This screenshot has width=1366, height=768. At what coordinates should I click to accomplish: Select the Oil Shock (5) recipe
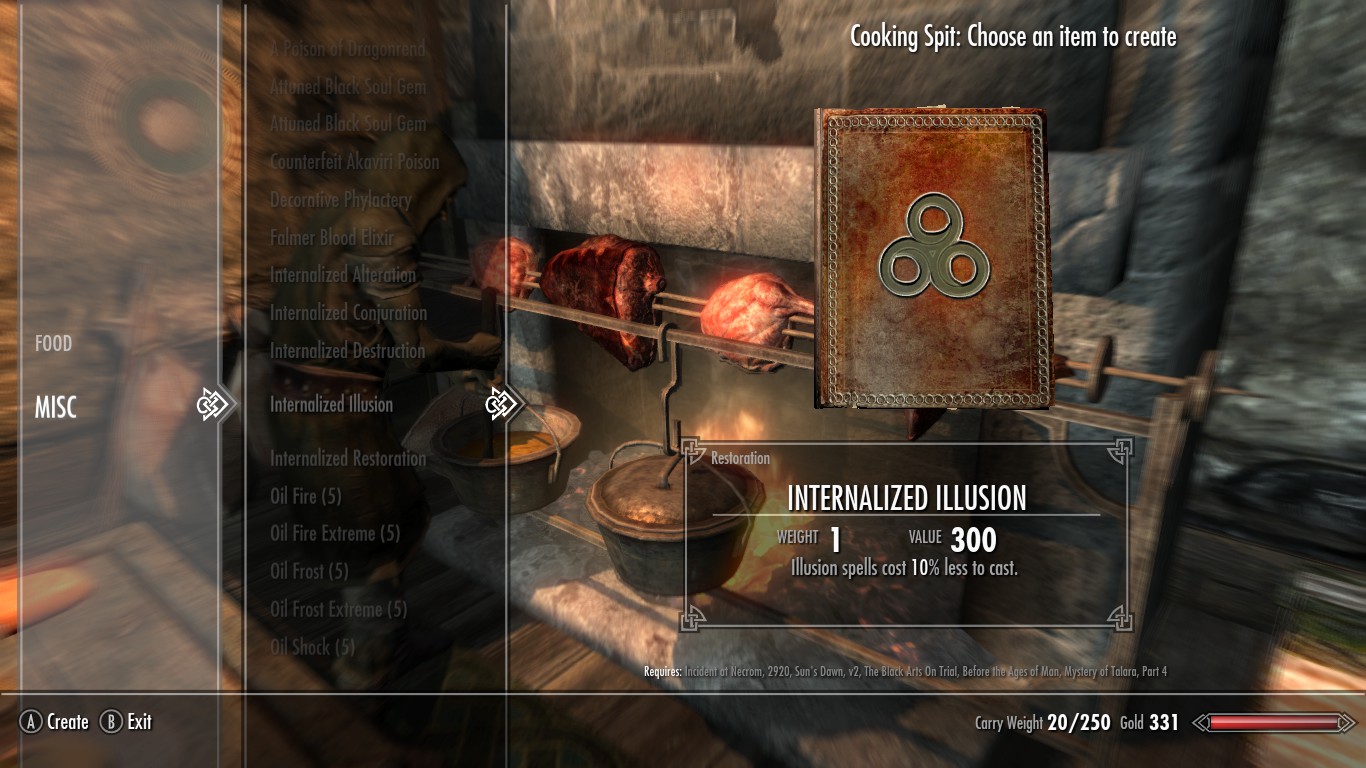coord(312,647)
